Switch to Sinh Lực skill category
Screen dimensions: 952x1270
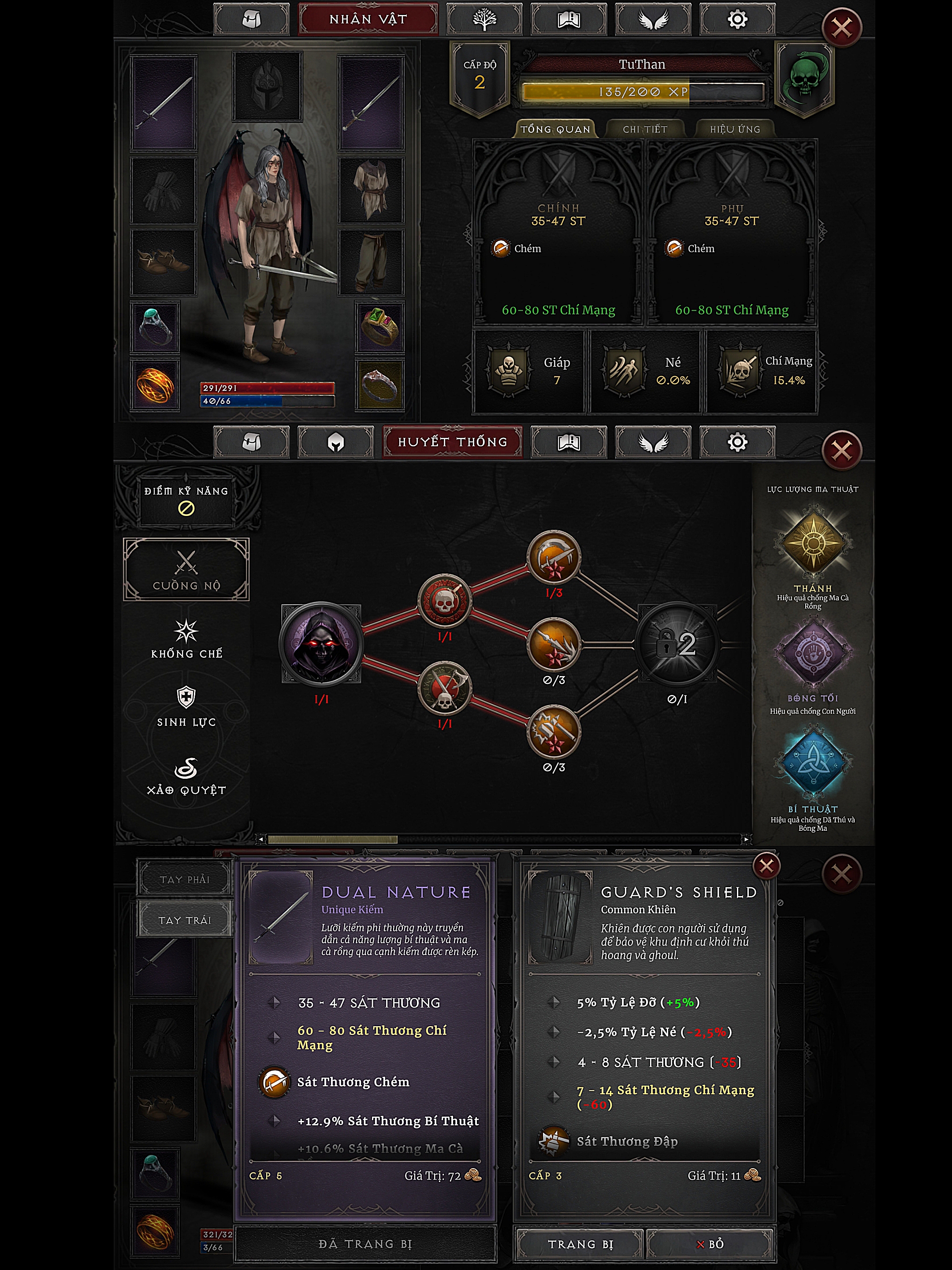(x=186, y=707)
